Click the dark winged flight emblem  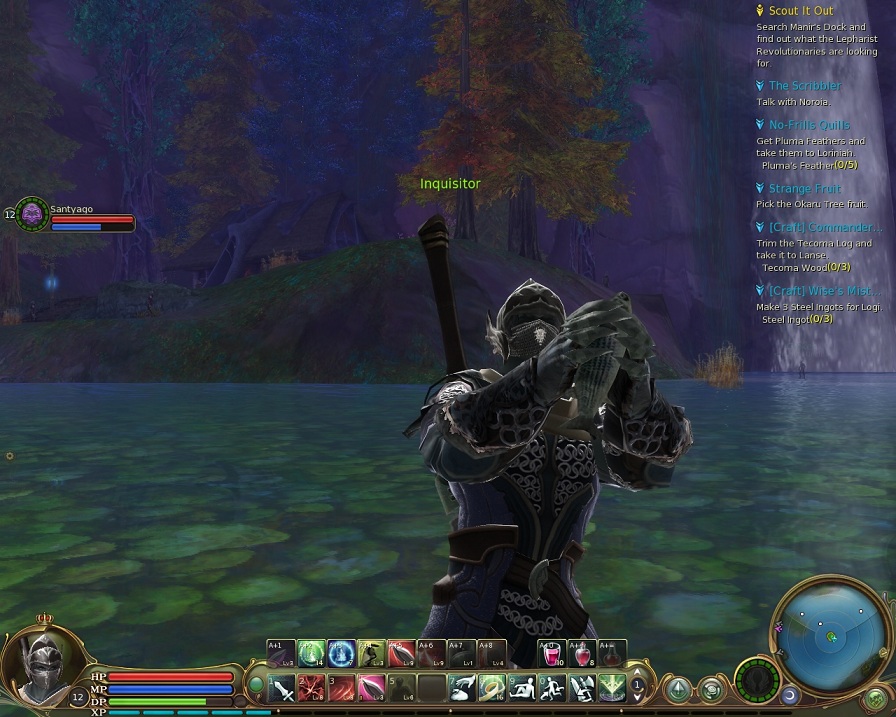click(757, 682)
